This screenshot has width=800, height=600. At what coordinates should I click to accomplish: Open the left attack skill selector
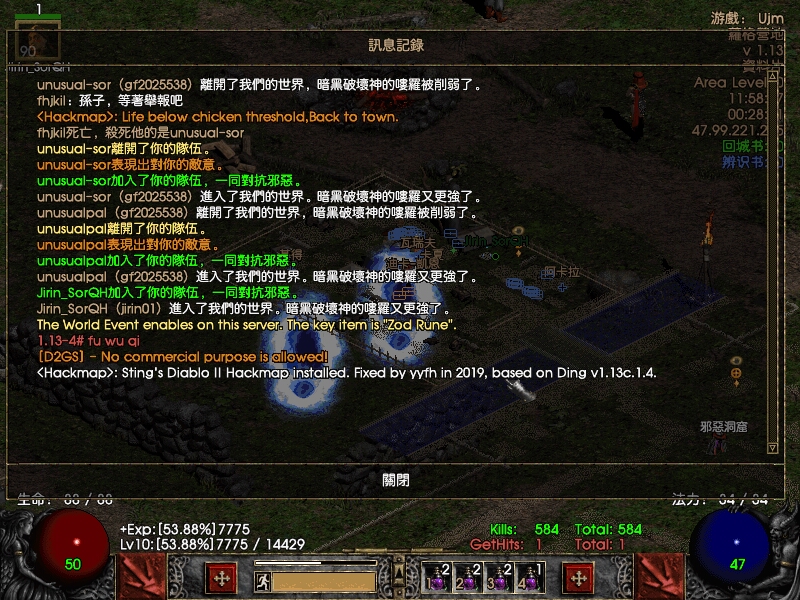142,577
